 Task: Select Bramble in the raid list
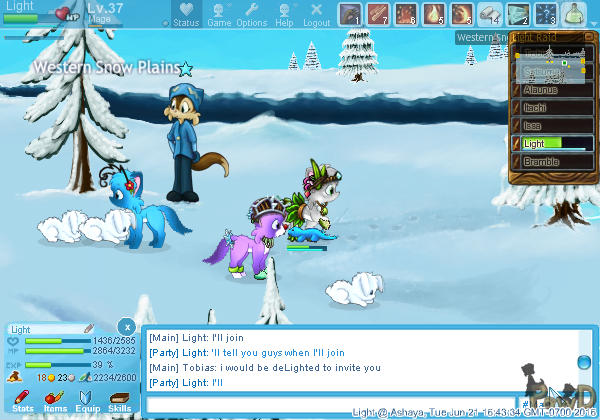(x=555, y=160)
